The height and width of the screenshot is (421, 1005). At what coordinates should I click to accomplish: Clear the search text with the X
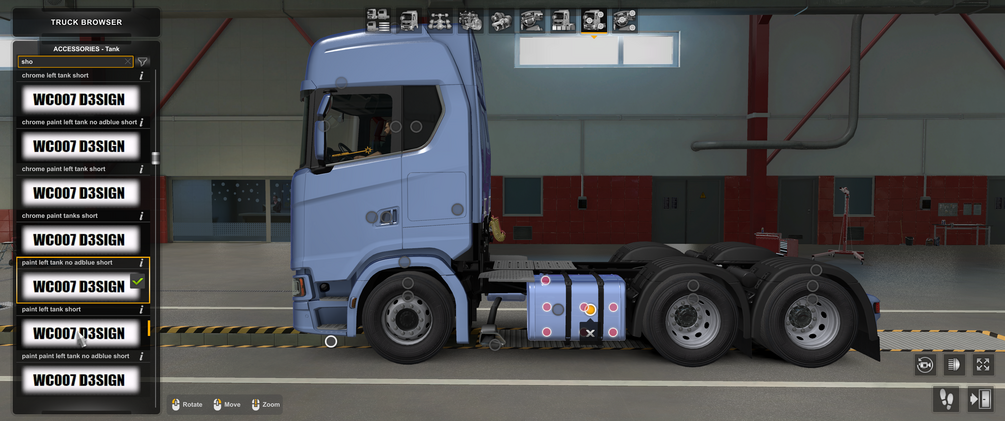click(x=128, y=62)
